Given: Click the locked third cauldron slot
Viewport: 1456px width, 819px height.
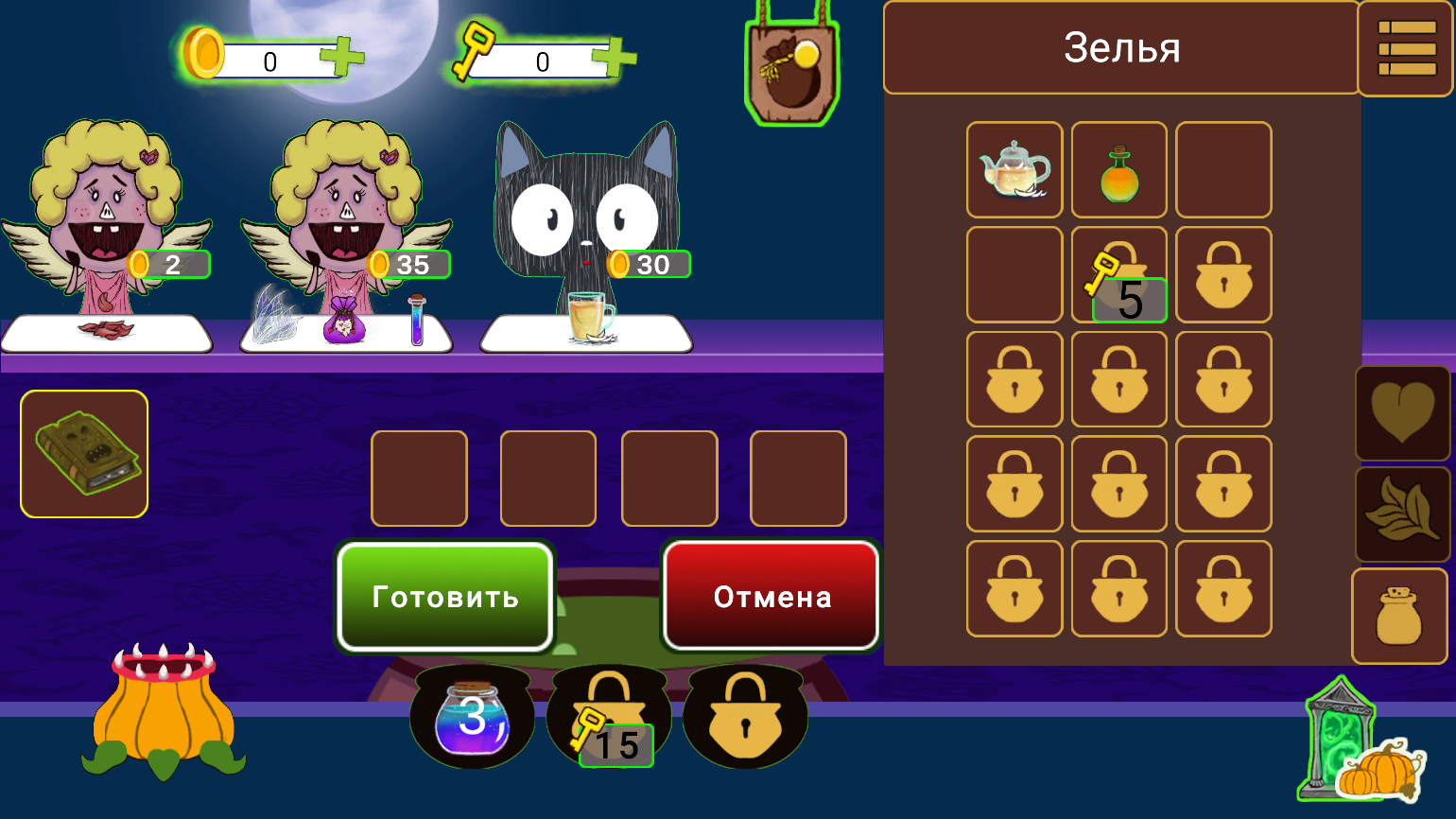Looking at the screenshot, I should tap(744, 716).
